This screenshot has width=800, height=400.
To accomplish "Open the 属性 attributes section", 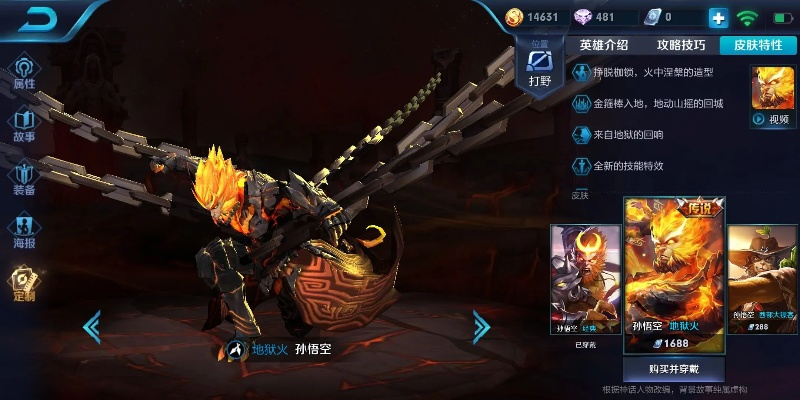I will point(24,72).
